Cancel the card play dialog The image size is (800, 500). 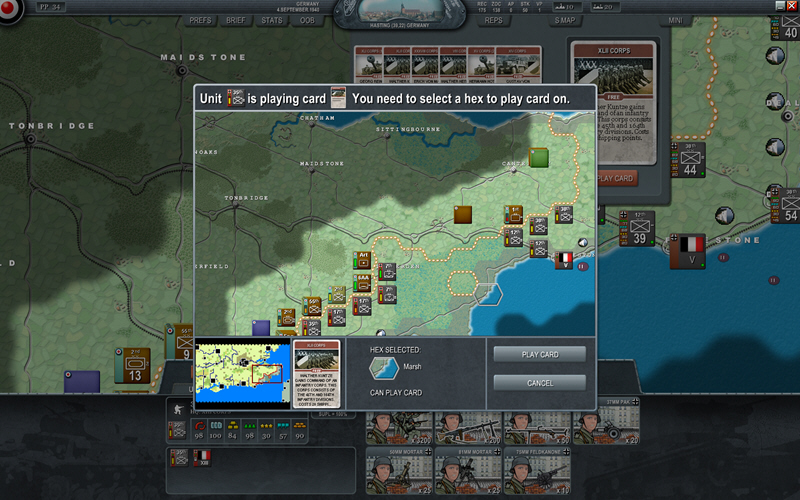(x=540, y=383)
